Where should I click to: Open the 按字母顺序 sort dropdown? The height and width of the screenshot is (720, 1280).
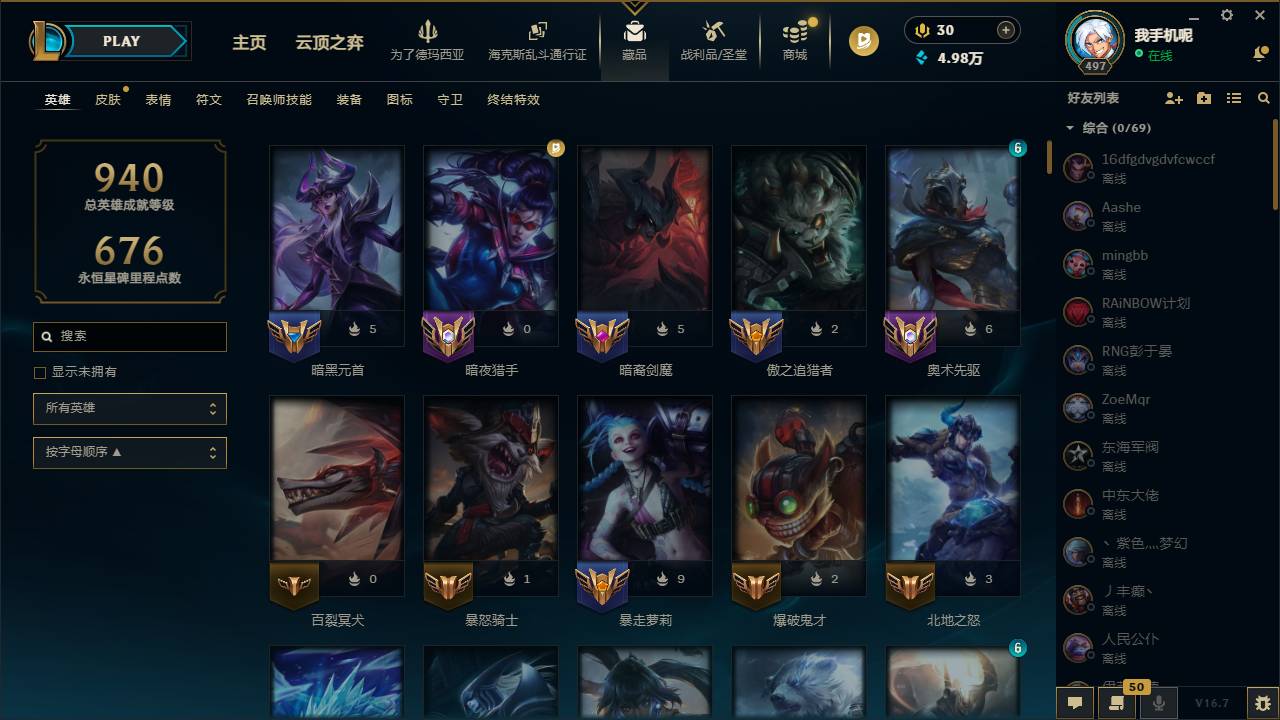coord(130,452)
